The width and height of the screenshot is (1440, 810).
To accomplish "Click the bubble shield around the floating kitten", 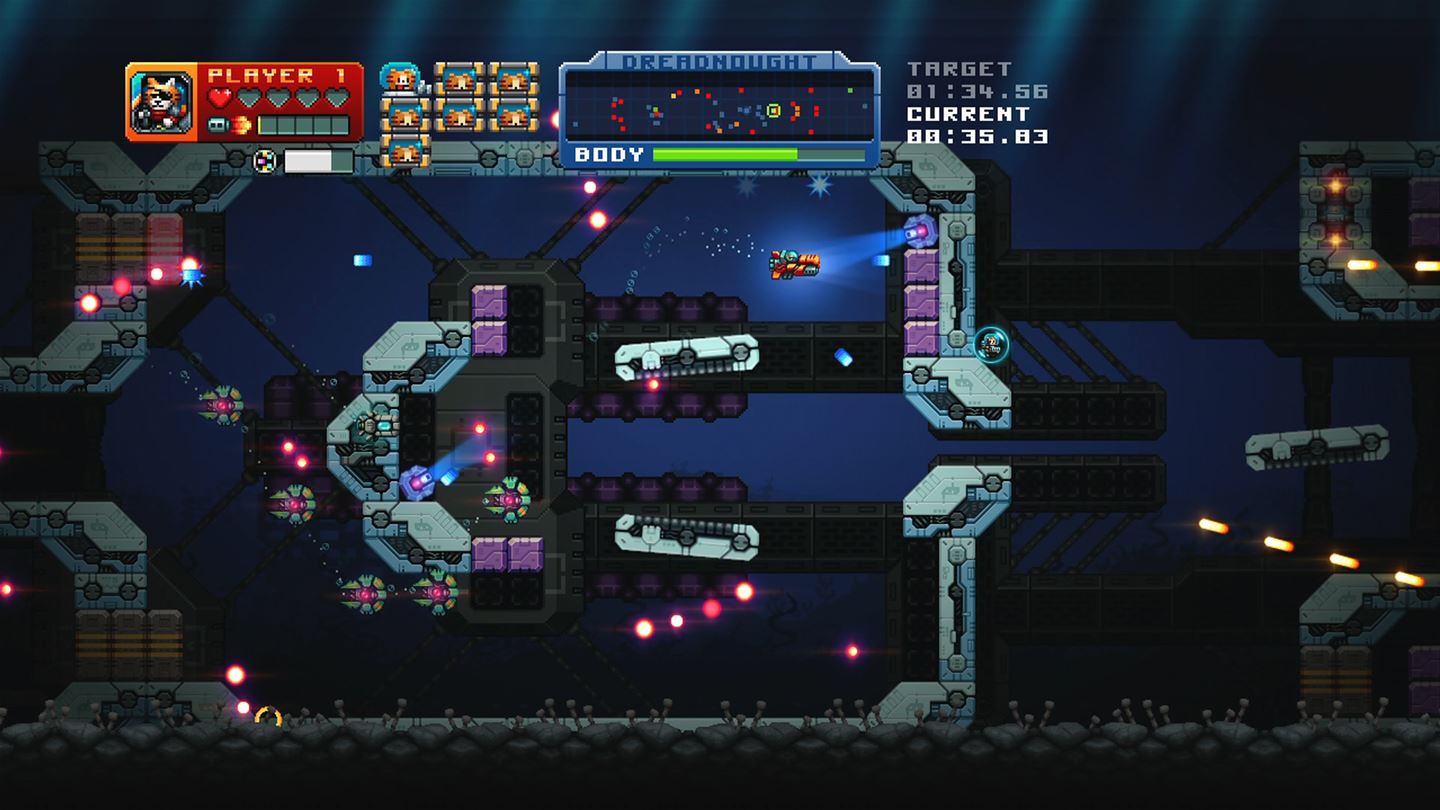I will tap(990, 343).
